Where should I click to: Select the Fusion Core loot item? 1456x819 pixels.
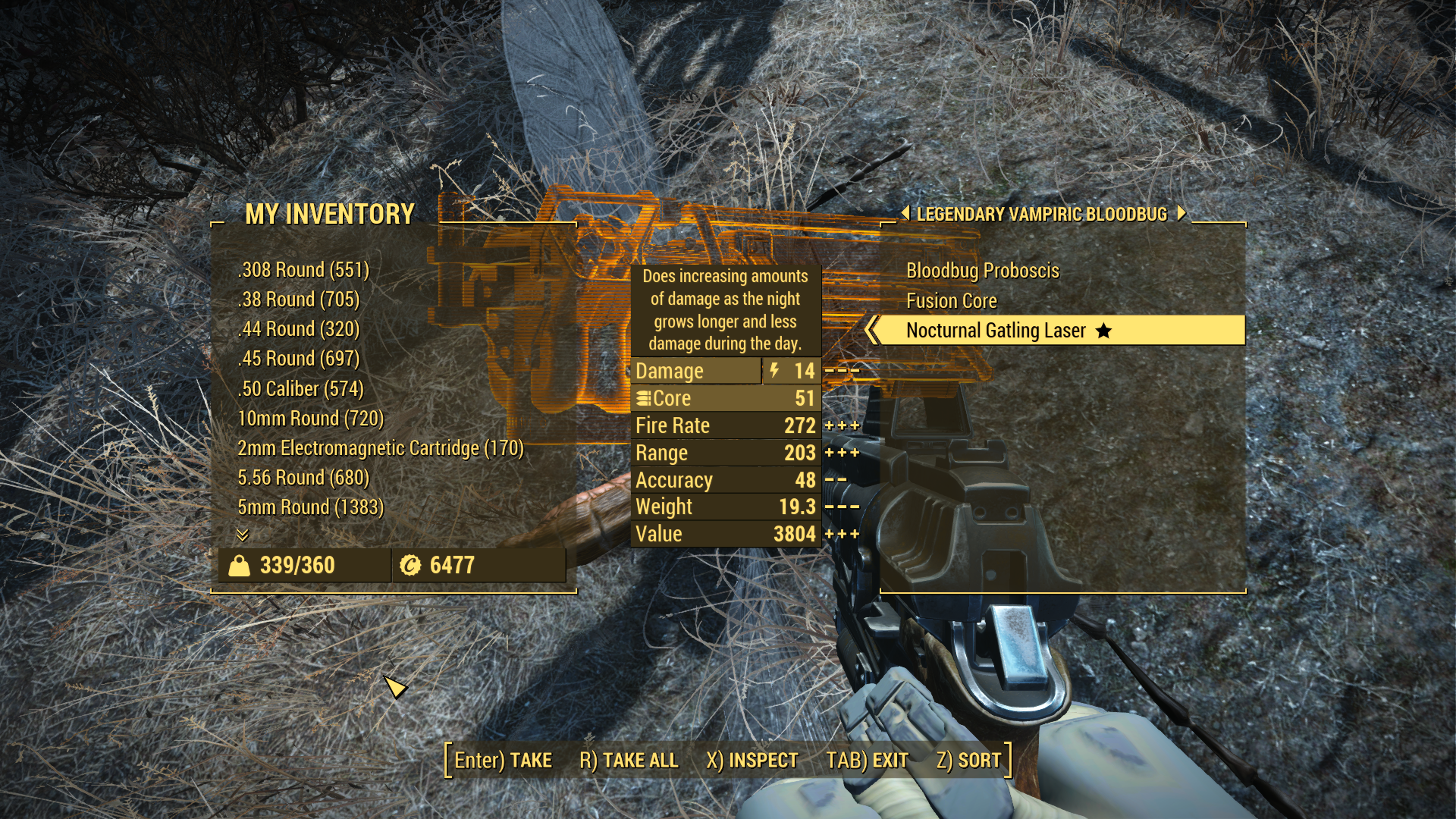pyautogui.click(x=951, y=301)
